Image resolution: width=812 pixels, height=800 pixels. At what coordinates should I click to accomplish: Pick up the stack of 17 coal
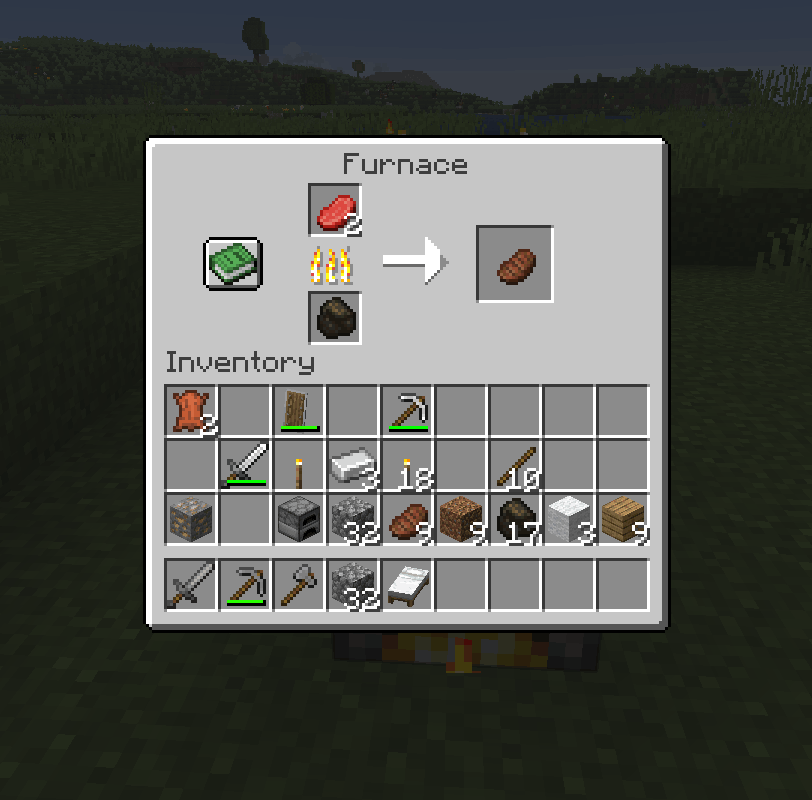(515, 519)
